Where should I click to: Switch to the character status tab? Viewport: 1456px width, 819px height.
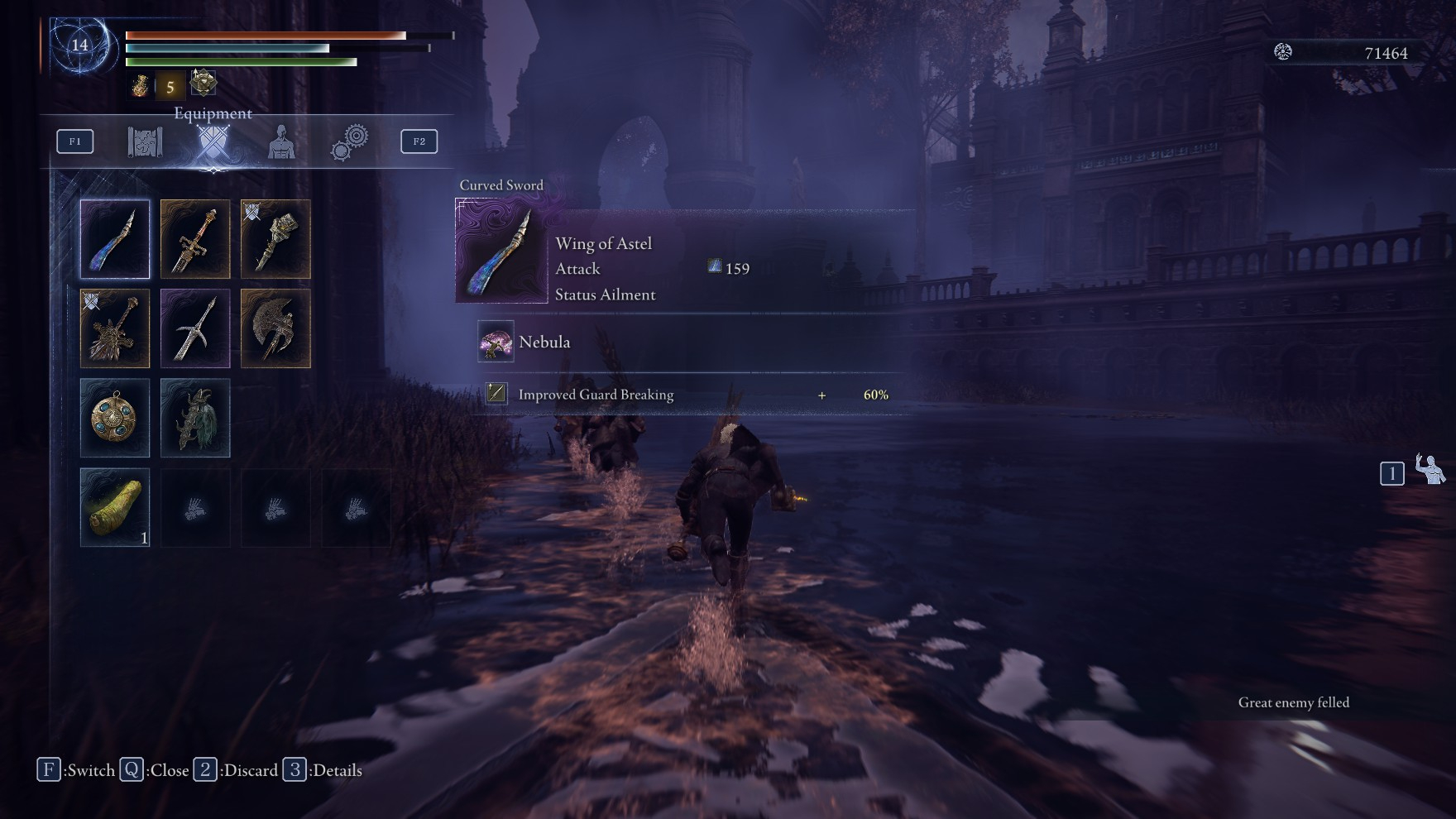[x=281, y=142]
